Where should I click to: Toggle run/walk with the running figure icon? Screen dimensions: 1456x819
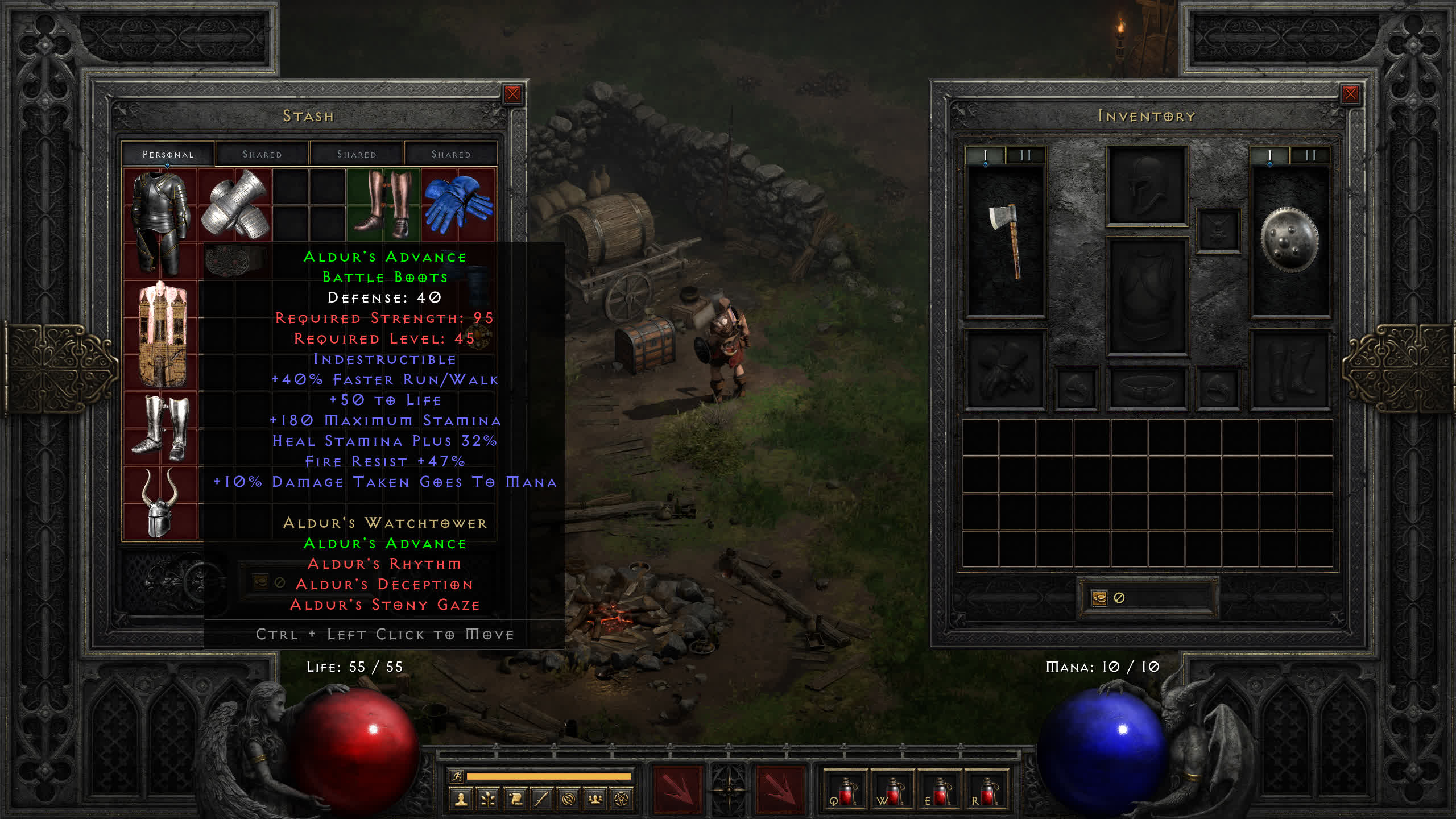tap(456, 776)
